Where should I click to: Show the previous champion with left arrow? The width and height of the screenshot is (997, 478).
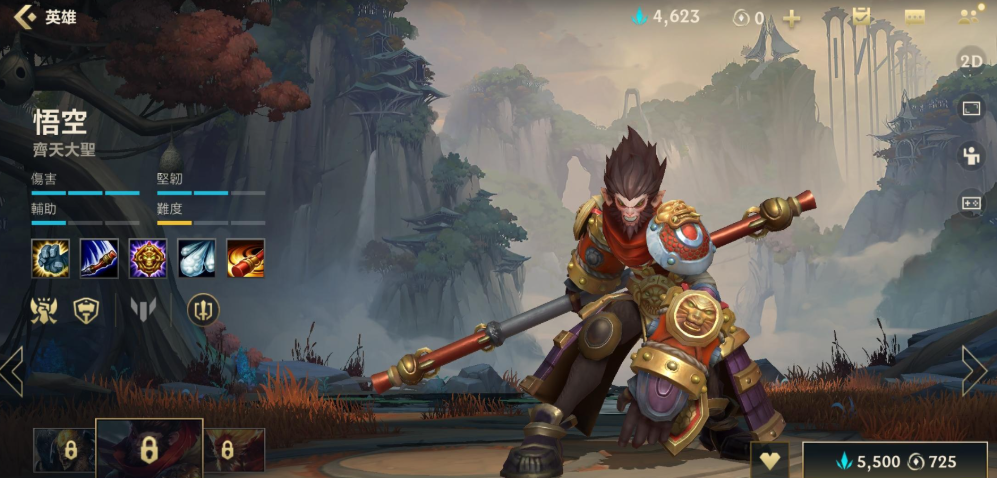pyautogui.click(x=12, y=371)
